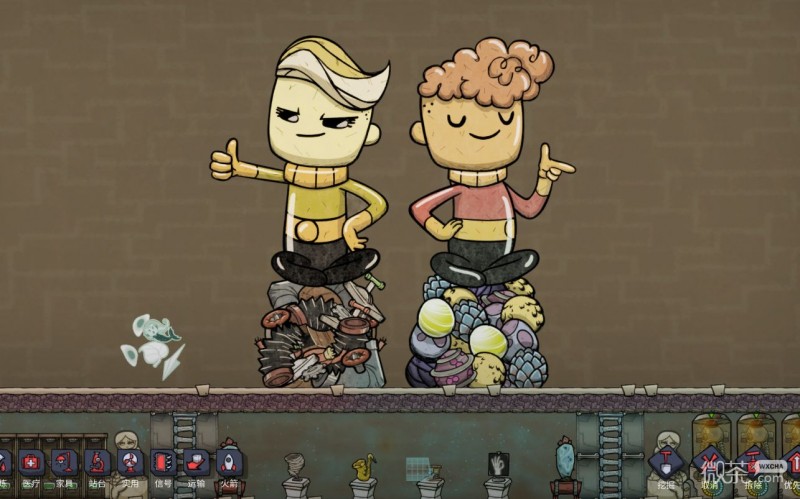The width and height of the screenshot is (800, 499).
Task: Open the Medicine (医疗) build category
Action: [x=33, y=463]
